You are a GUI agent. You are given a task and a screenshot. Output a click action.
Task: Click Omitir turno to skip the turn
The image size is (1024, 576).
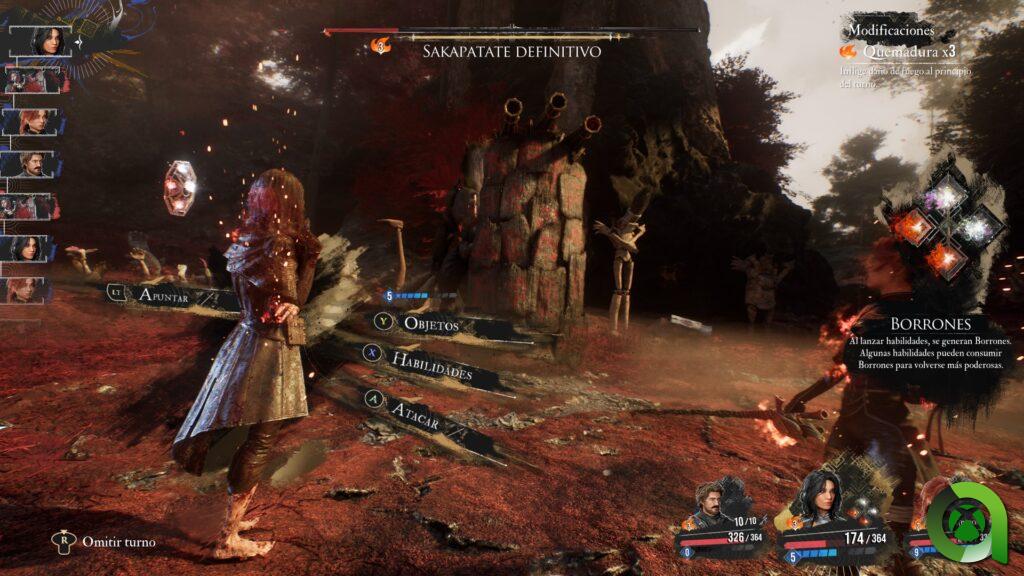[118, 542]
